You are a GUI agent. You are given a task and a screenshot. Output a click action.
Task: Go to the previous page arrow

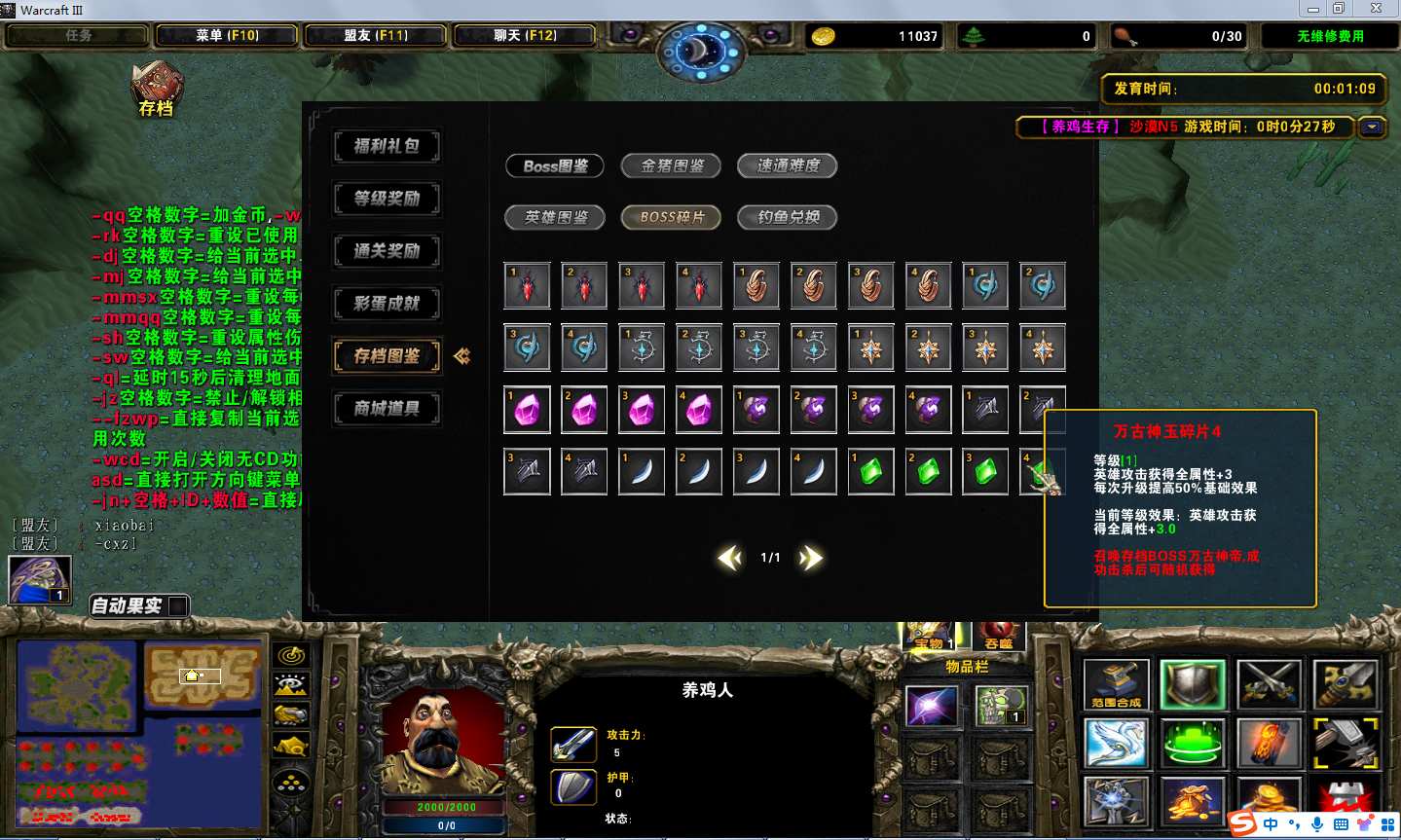(x=729, y=558)
